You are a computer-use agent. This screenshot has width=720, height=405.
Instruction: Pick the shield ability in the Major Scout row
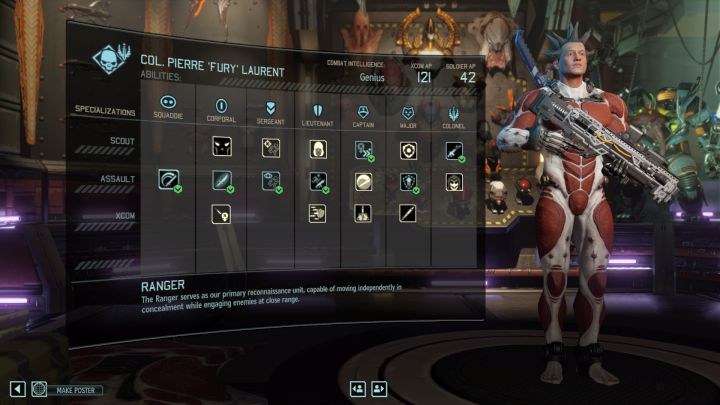(x=408, y=149)
